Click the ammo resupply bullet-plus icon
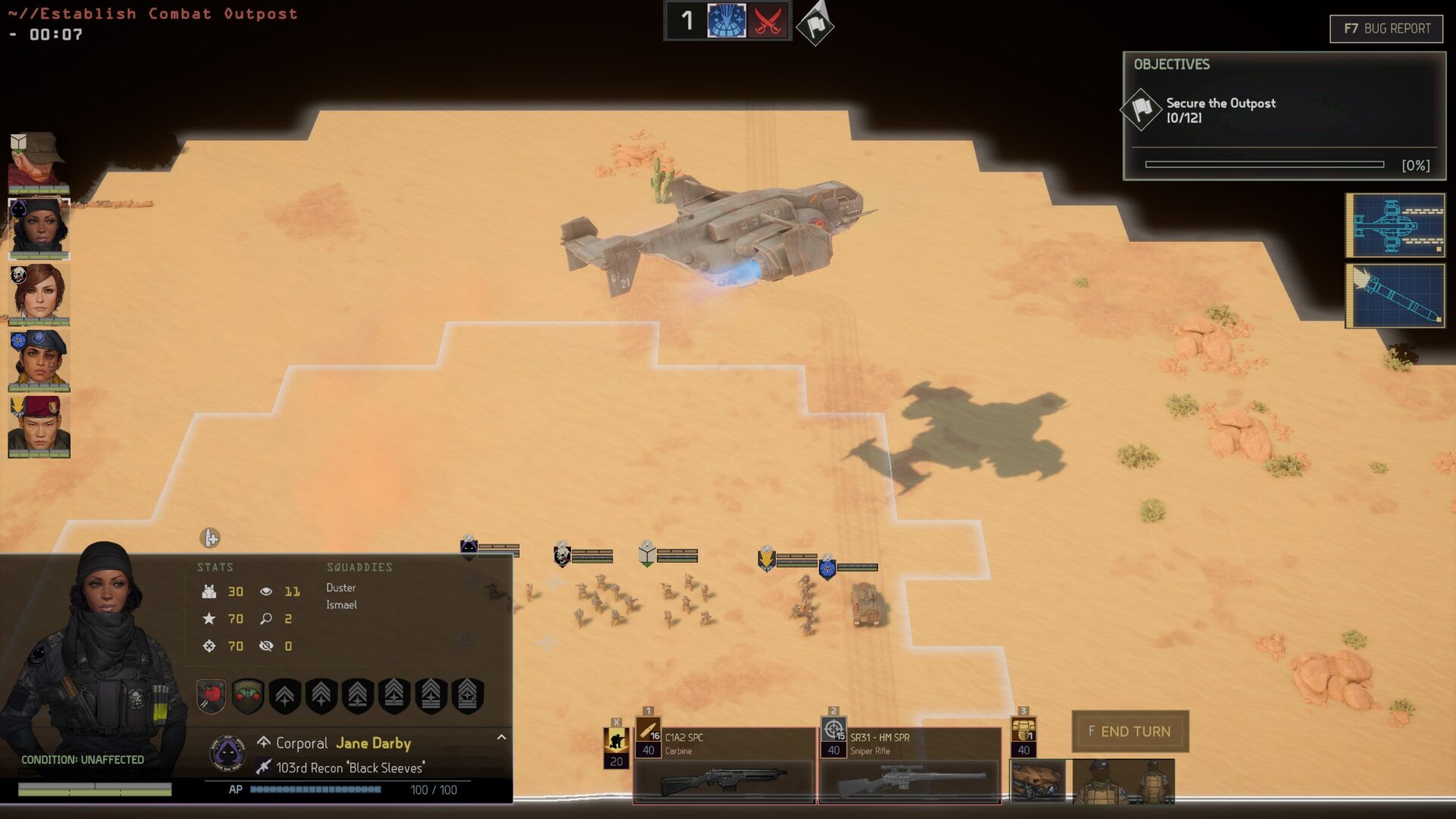This screenshot has height=819, width=1456. pyautogui.click(x=210, y=538)
